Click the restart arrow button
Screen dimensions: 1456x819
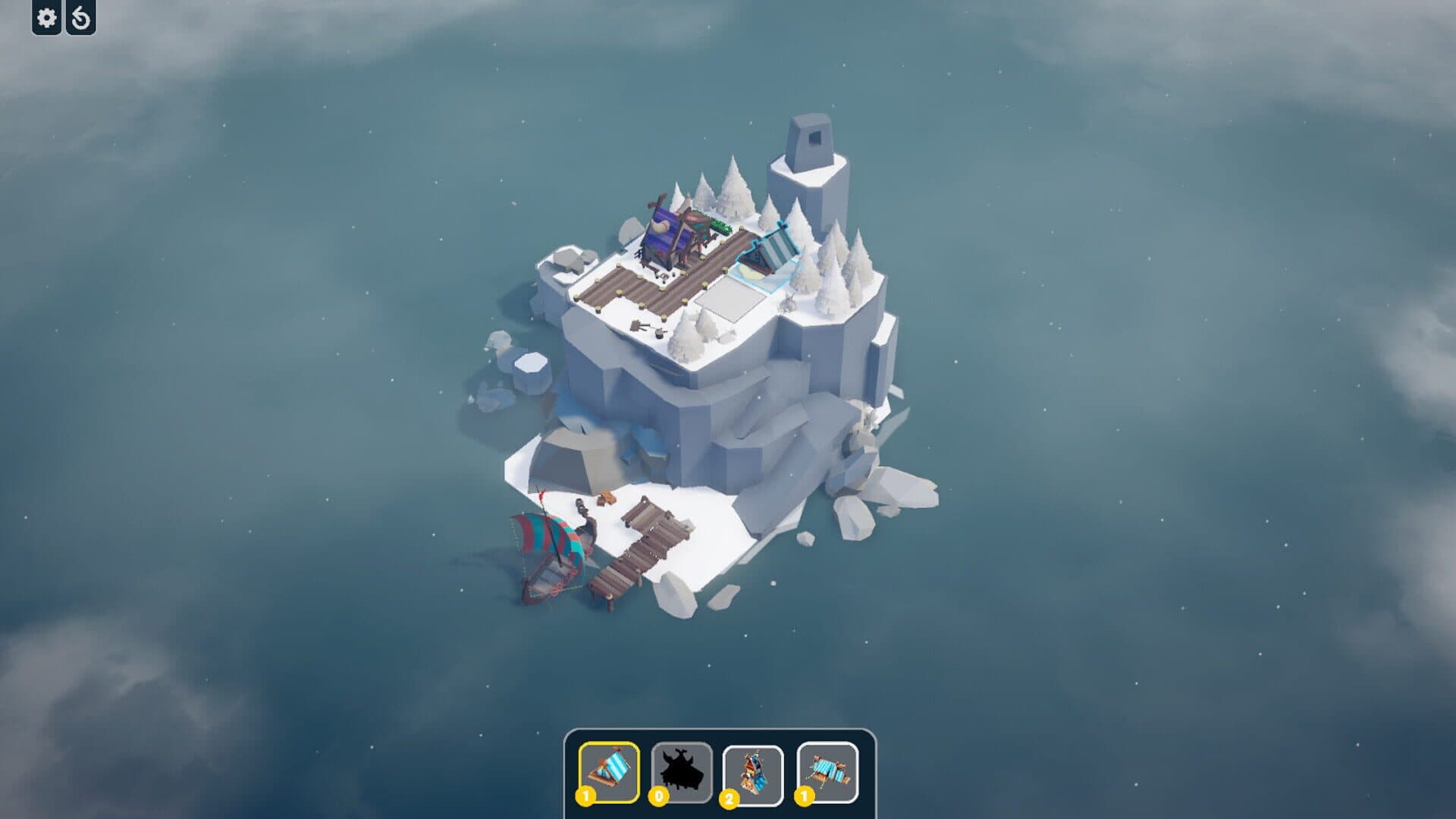pyautogui.click(x=81, y=17)
